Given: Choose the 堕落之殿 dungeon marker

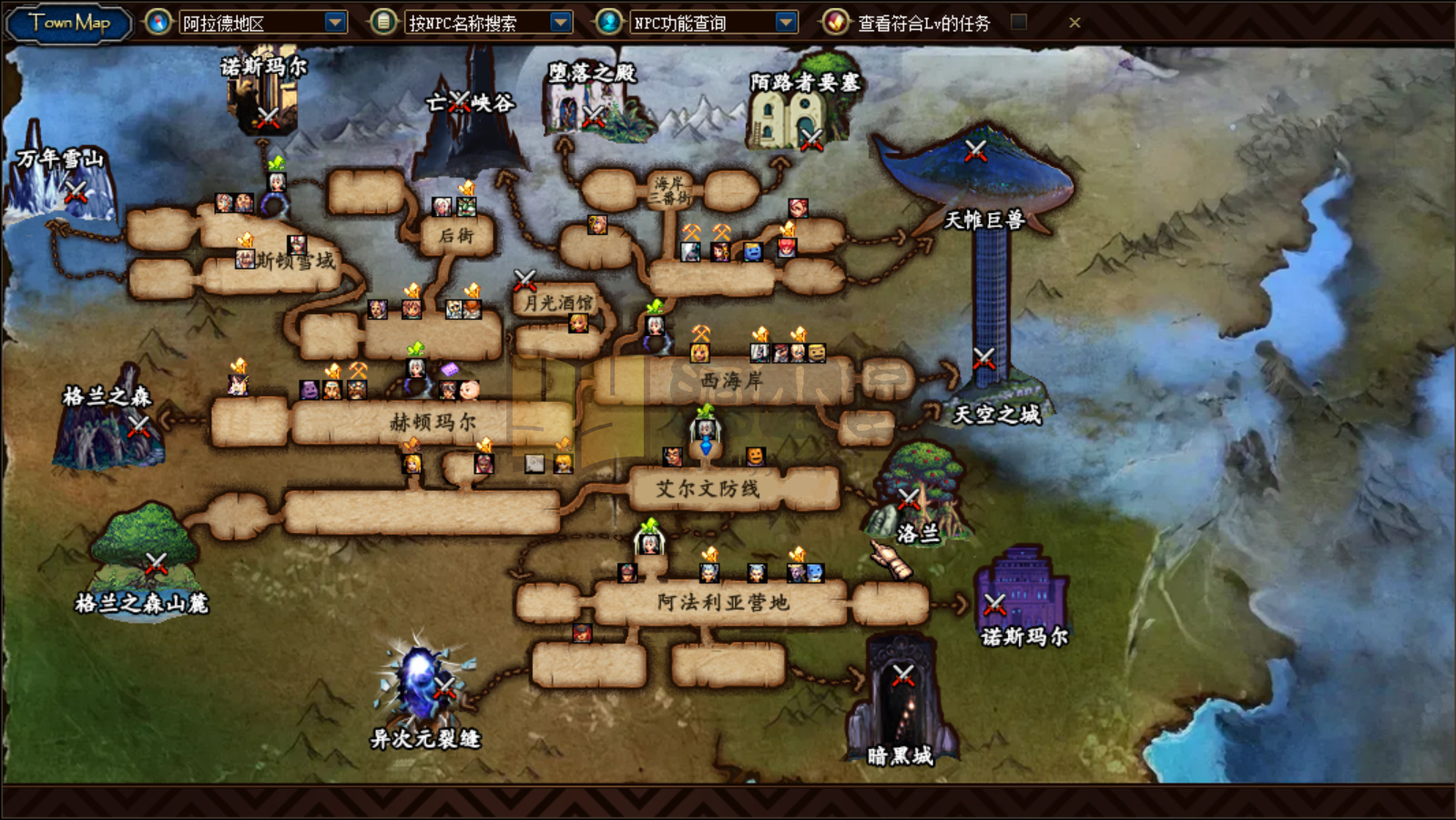Looking at the screenshot, I should [x=593, y=116].
